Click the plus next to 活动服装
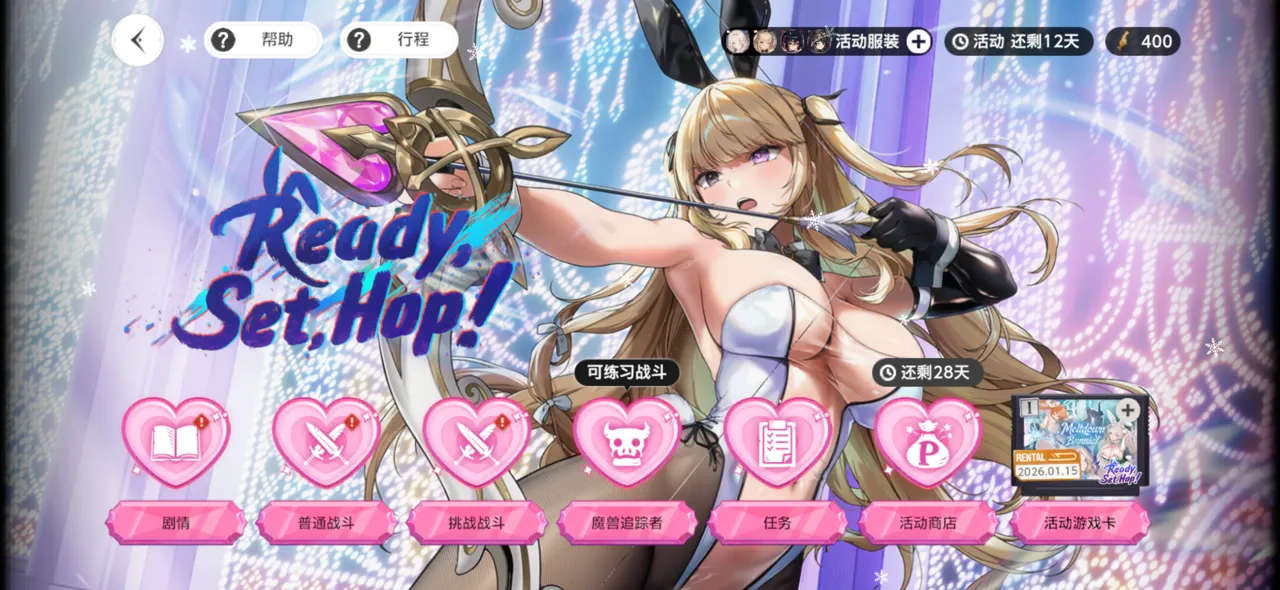 (x=918, y=42)
